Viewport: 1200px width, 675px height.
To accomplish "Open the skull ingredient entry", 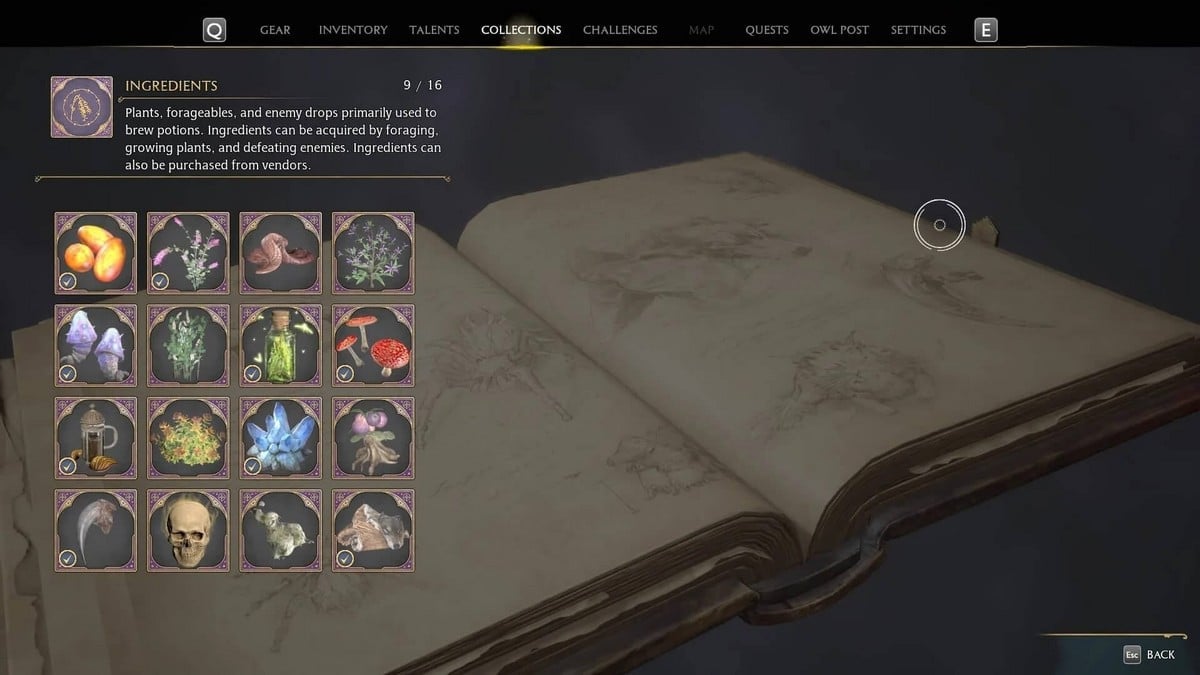I will coord(188,531).
